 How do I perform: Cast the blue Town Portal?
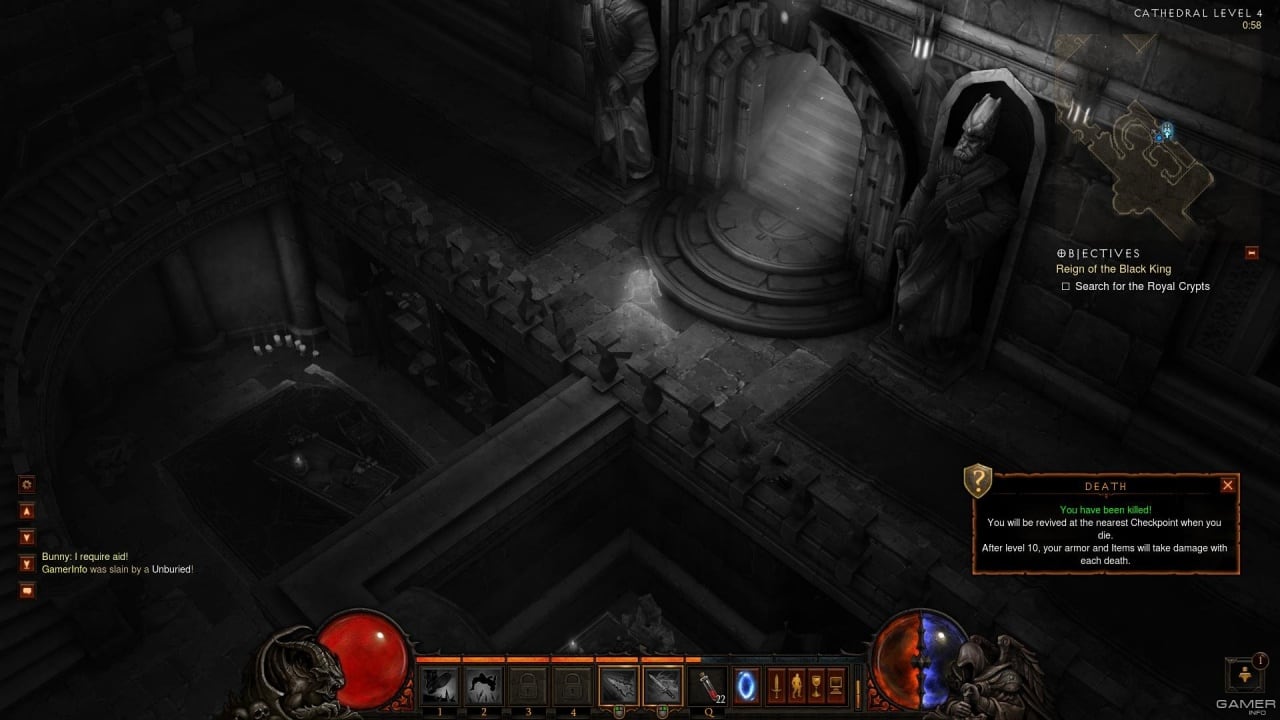(747, 686)
